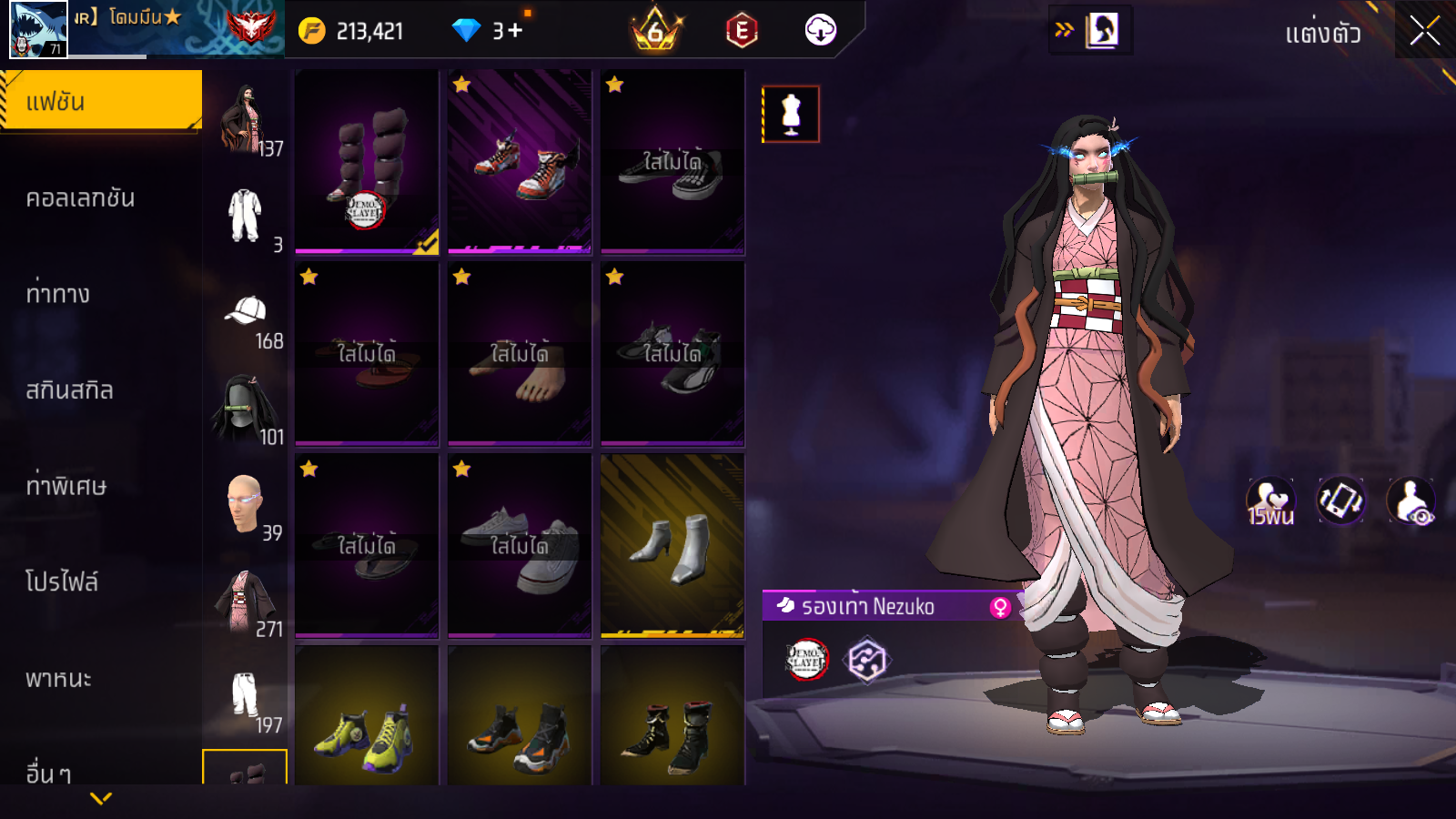This screenshot has height=819, width=1456.
Task: Open the โปรไฟล์ profile tab
Action: tap(62, 582)
